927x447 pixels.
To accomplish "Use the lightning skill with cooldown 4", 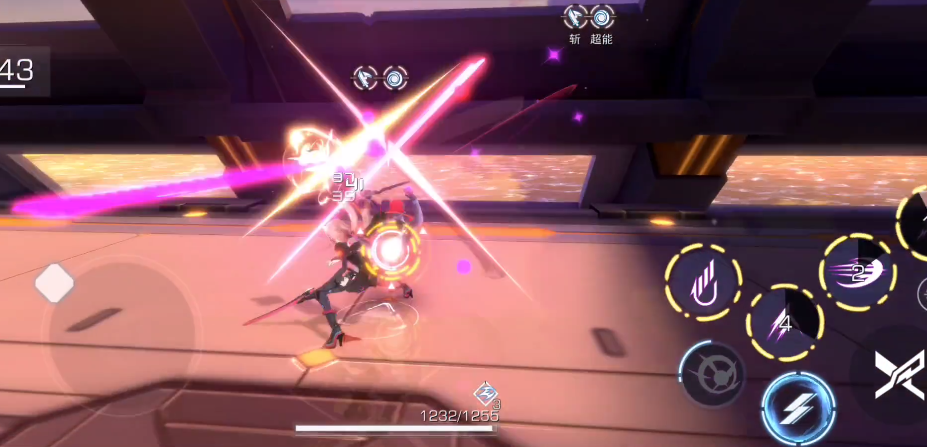I will (x=785, y=322).
